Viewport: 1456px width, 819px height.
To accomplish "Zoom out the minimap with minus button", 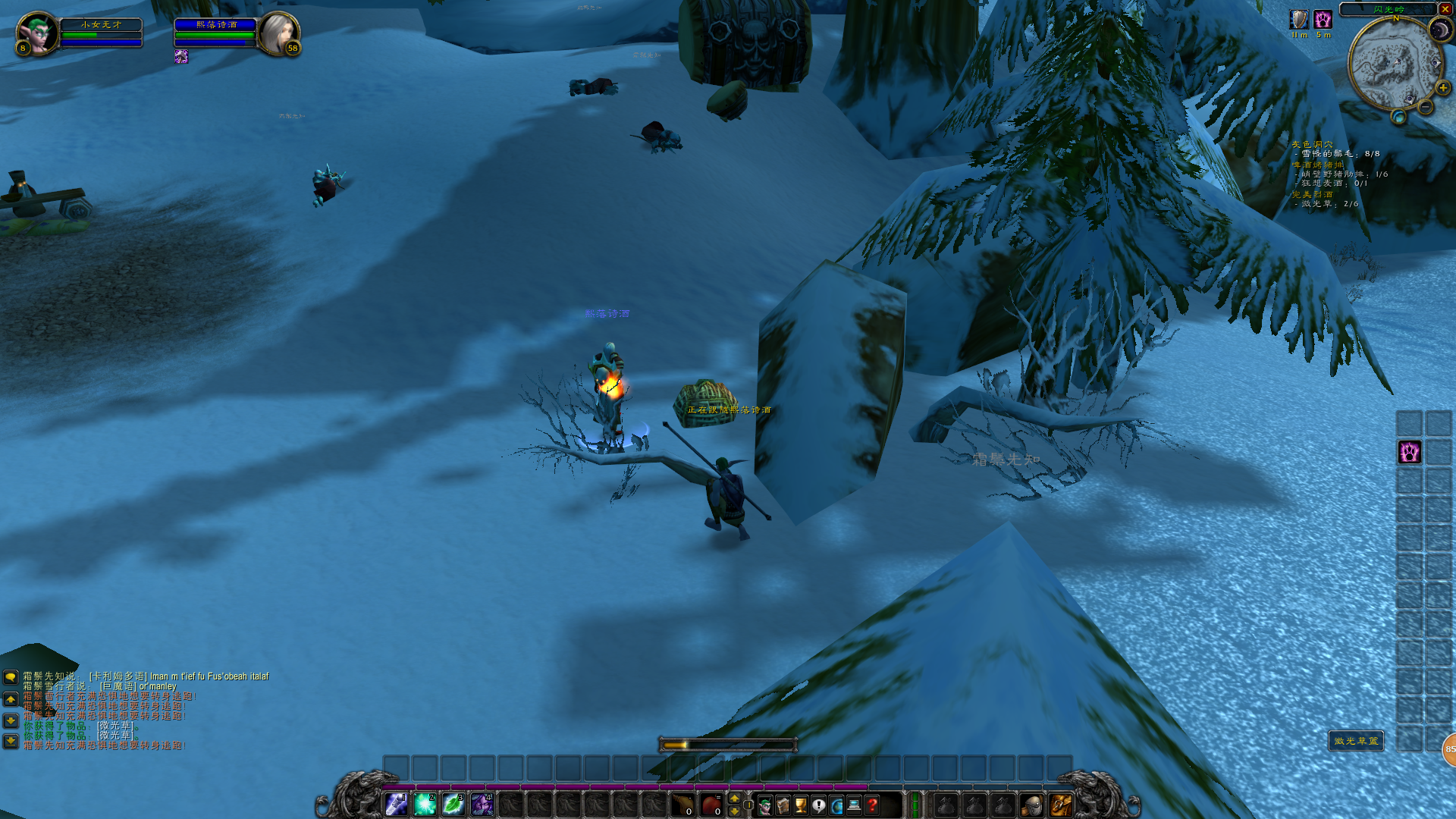I will [1426, 108].
